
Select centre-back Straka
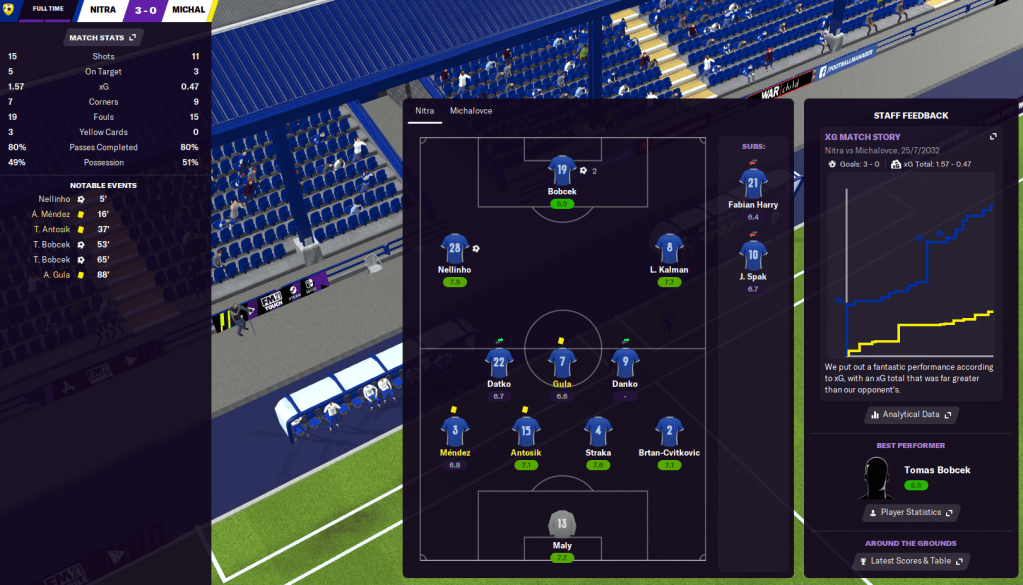597,431
